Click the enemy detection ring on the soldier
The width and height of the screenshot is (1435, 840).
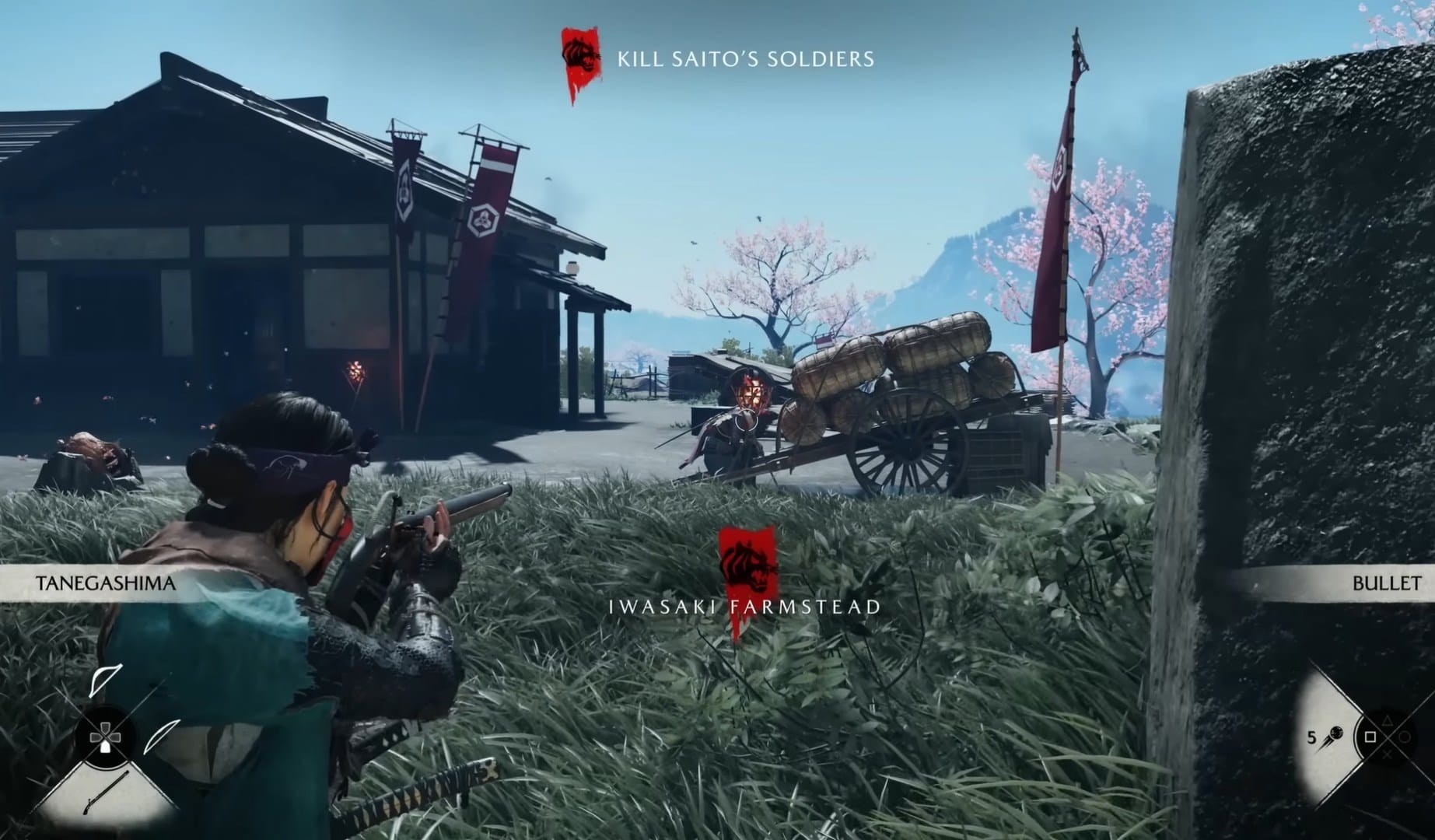[x=745, y=424]
